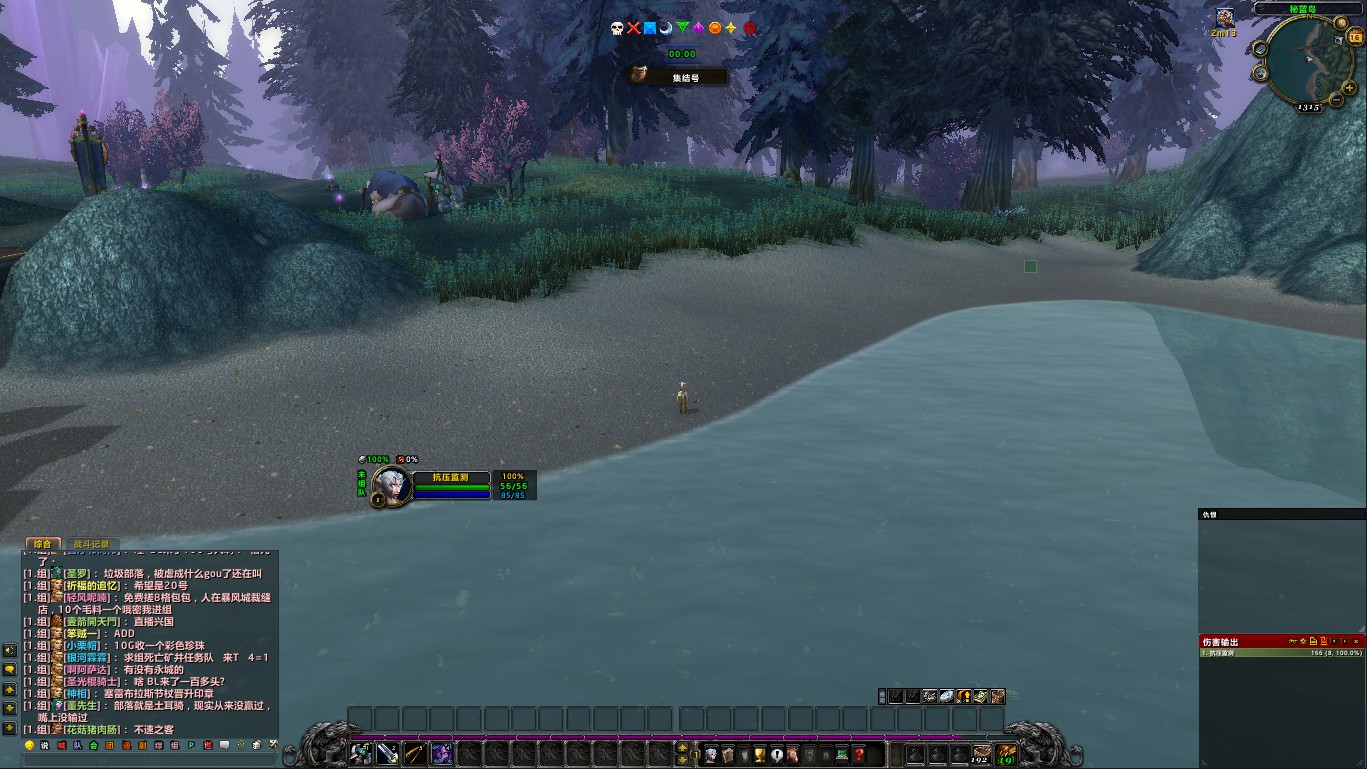Open the achievements trophy micro button
Screen dimensions: 1367x769
click(760, 754)
